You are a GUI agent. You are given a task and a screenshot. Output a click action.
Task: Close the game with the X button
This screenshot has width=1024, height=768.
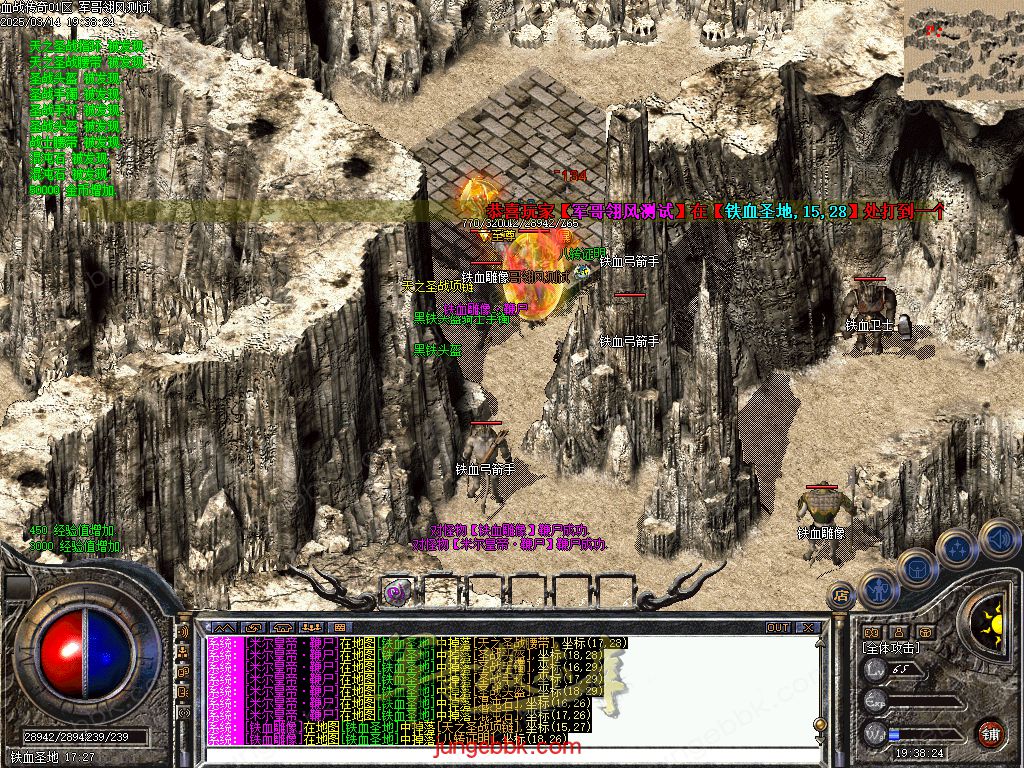click(808, 628)
